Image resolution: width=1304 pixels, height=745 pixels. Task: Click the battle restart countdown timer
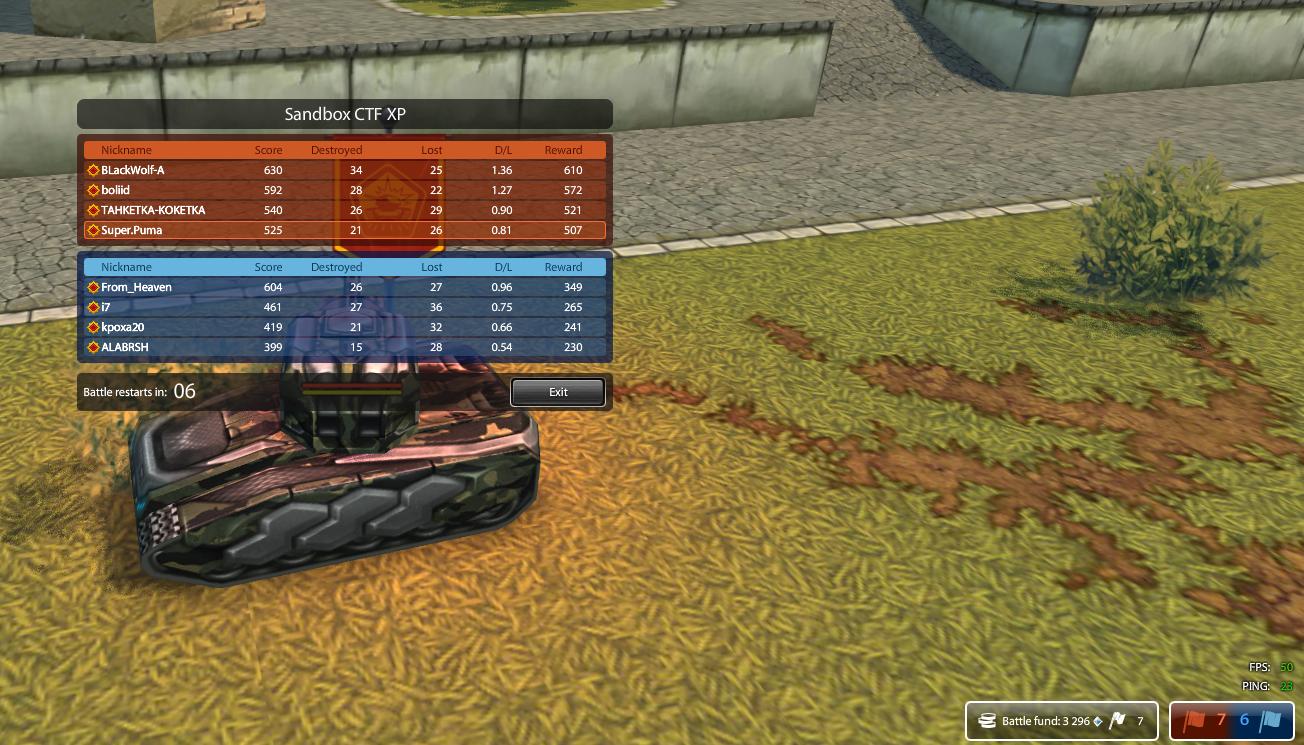tap(184, 391)
